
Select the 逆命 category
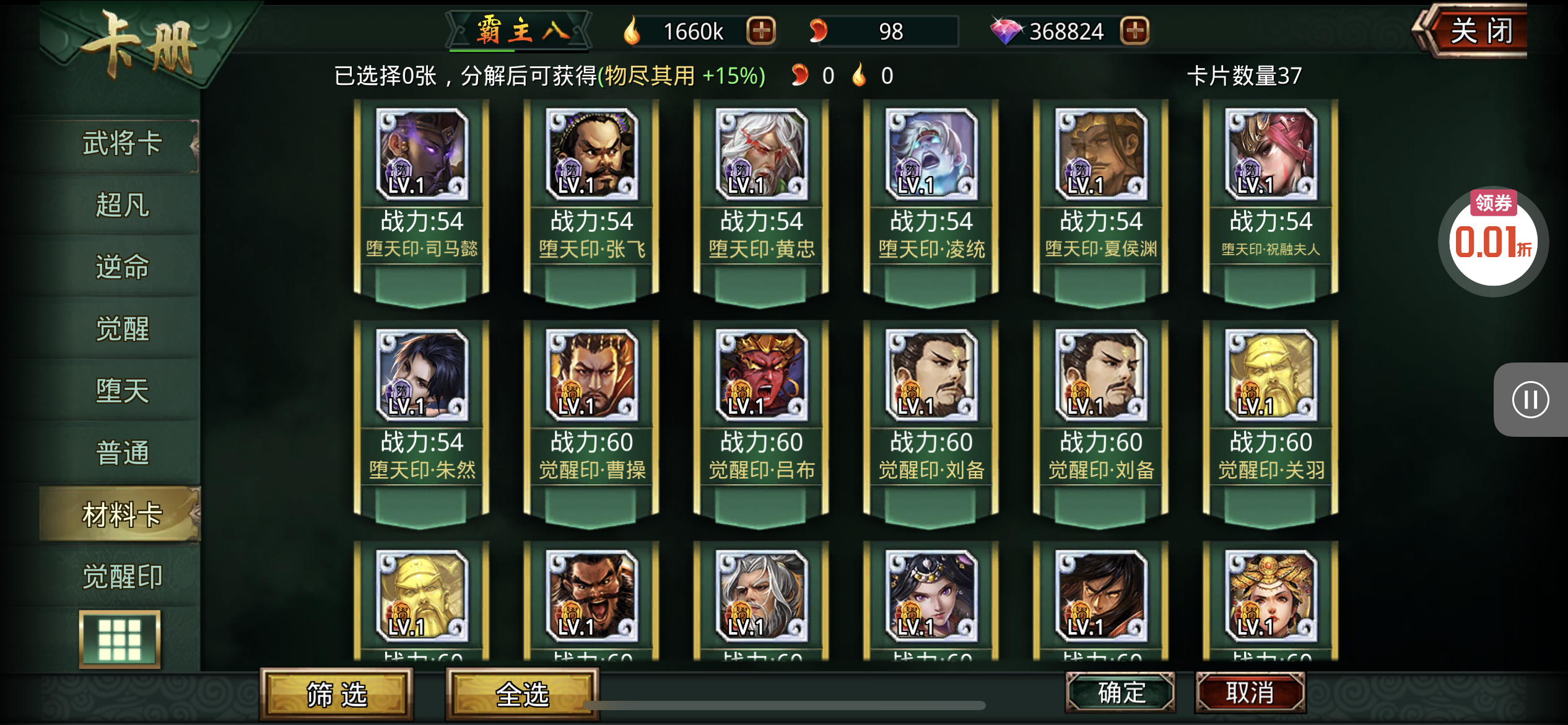[122, 267]
